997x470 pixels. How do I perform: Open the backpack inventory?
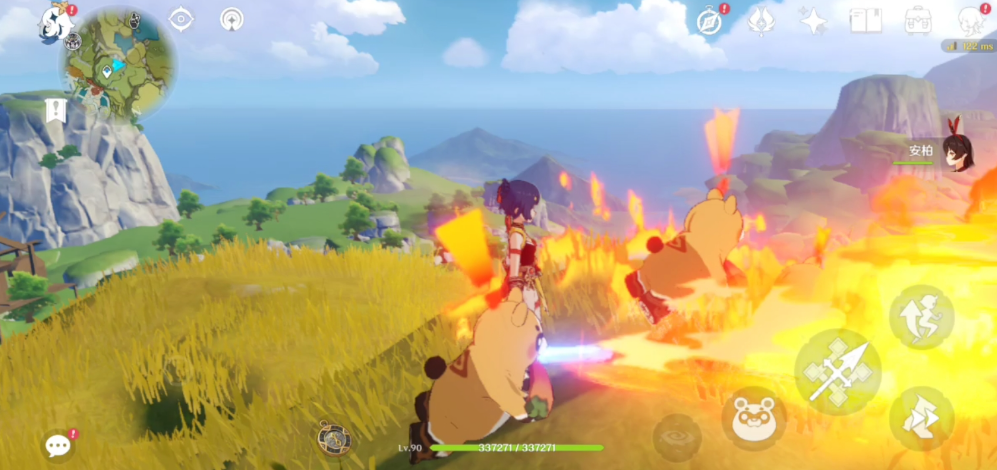tap(918, 20)
